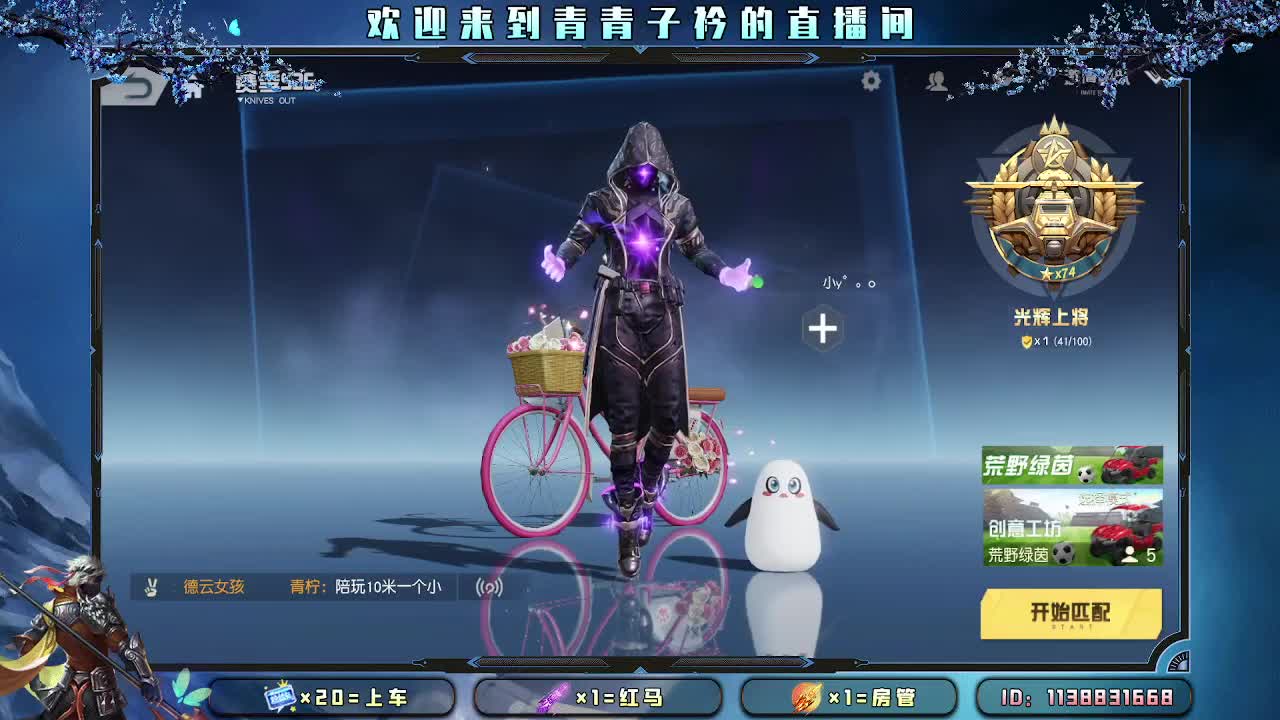Open the friends/social panel icon

[937, 84]
